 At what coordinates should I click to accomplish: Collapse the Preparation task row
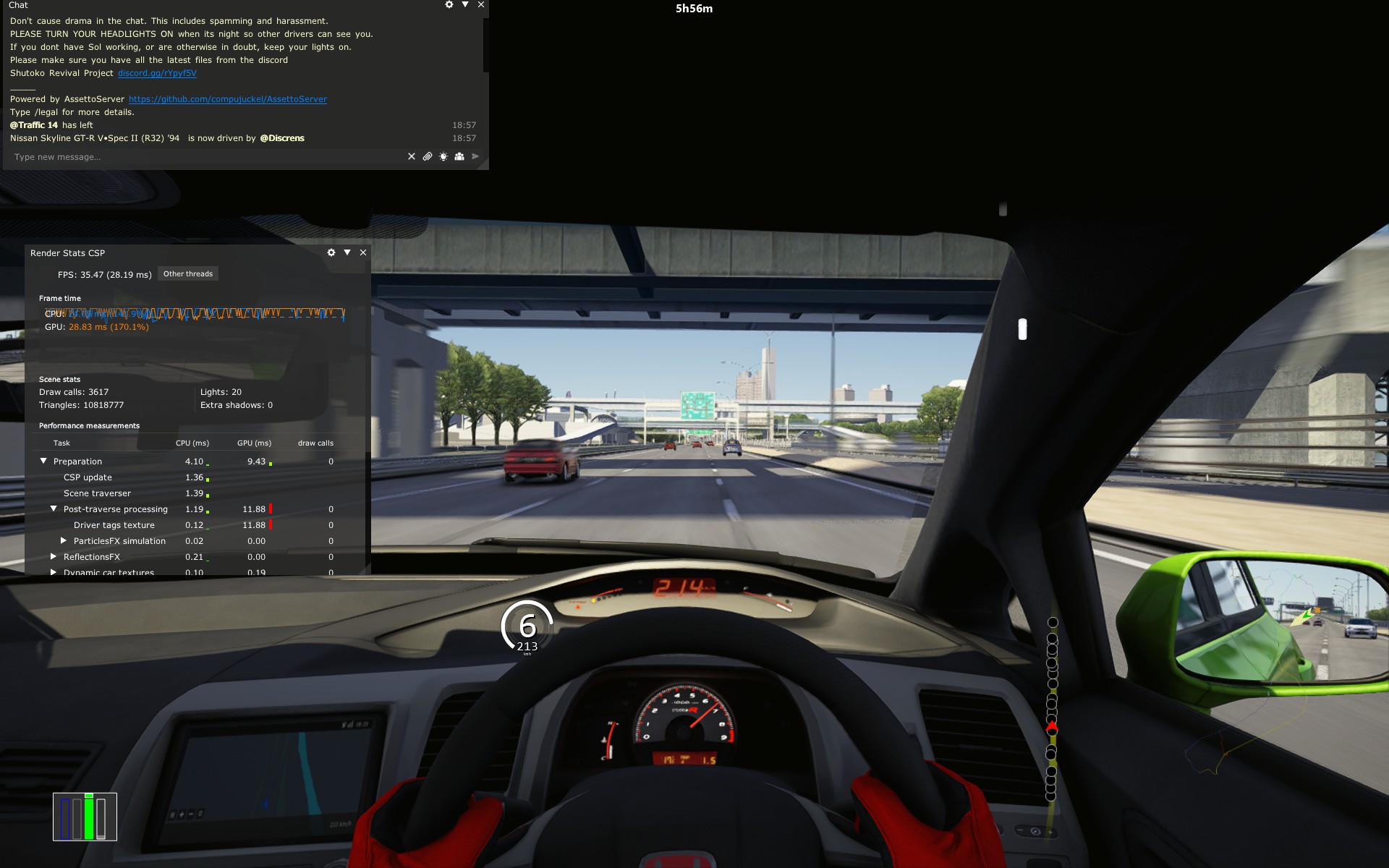pos(43,461)
